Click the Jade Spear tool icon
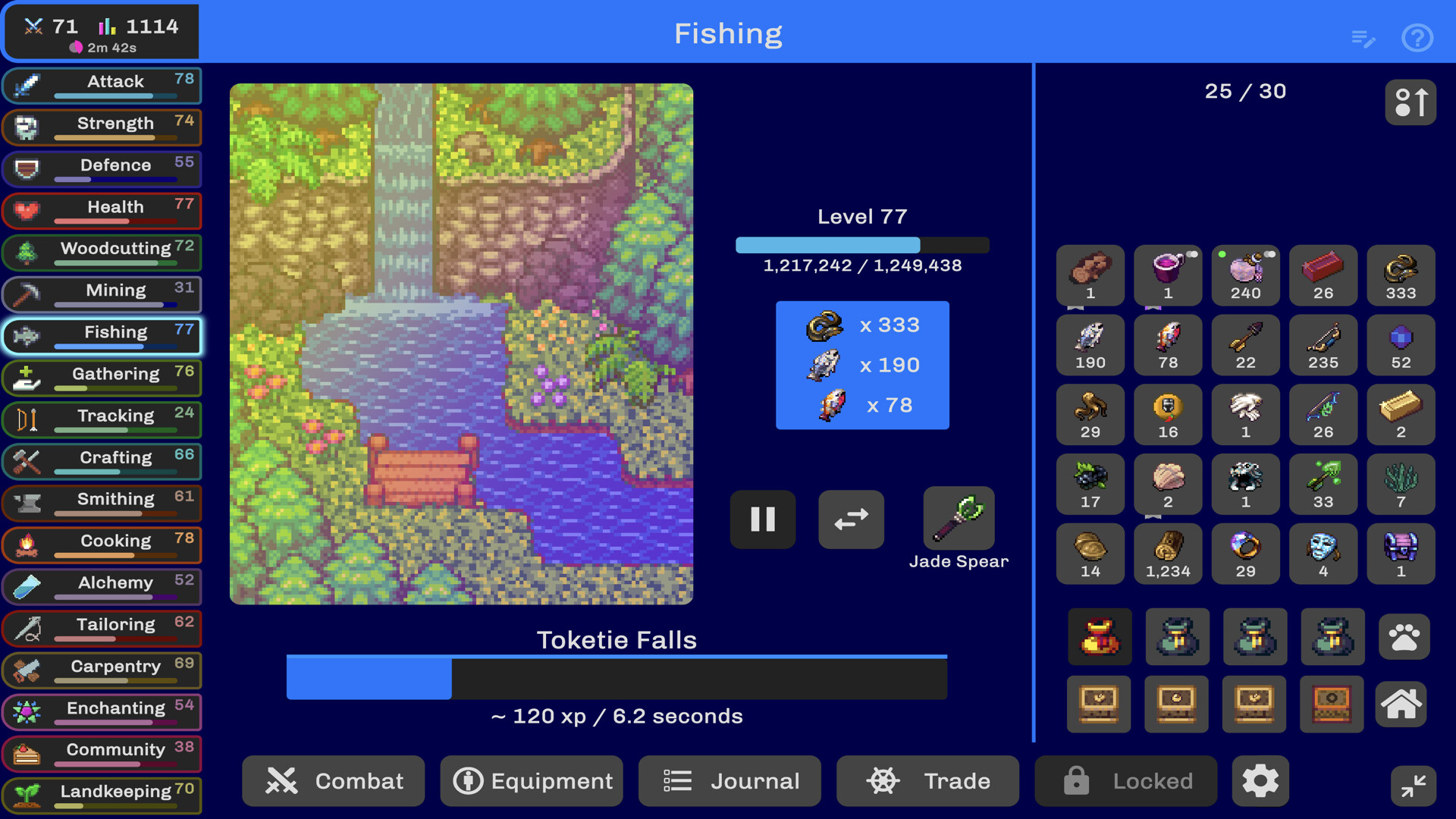 coord(959,519)
